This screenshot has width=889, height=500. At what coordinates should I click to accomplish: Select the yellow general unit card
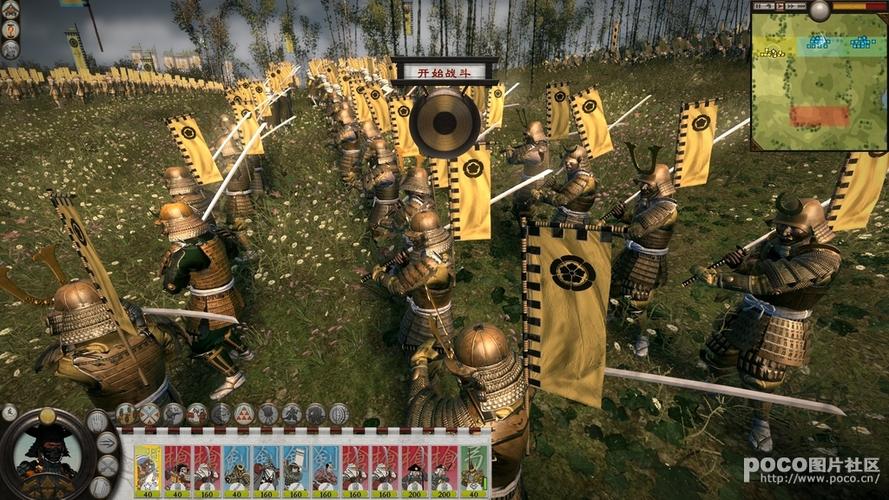pyautogui.click(x=147, y=469)
